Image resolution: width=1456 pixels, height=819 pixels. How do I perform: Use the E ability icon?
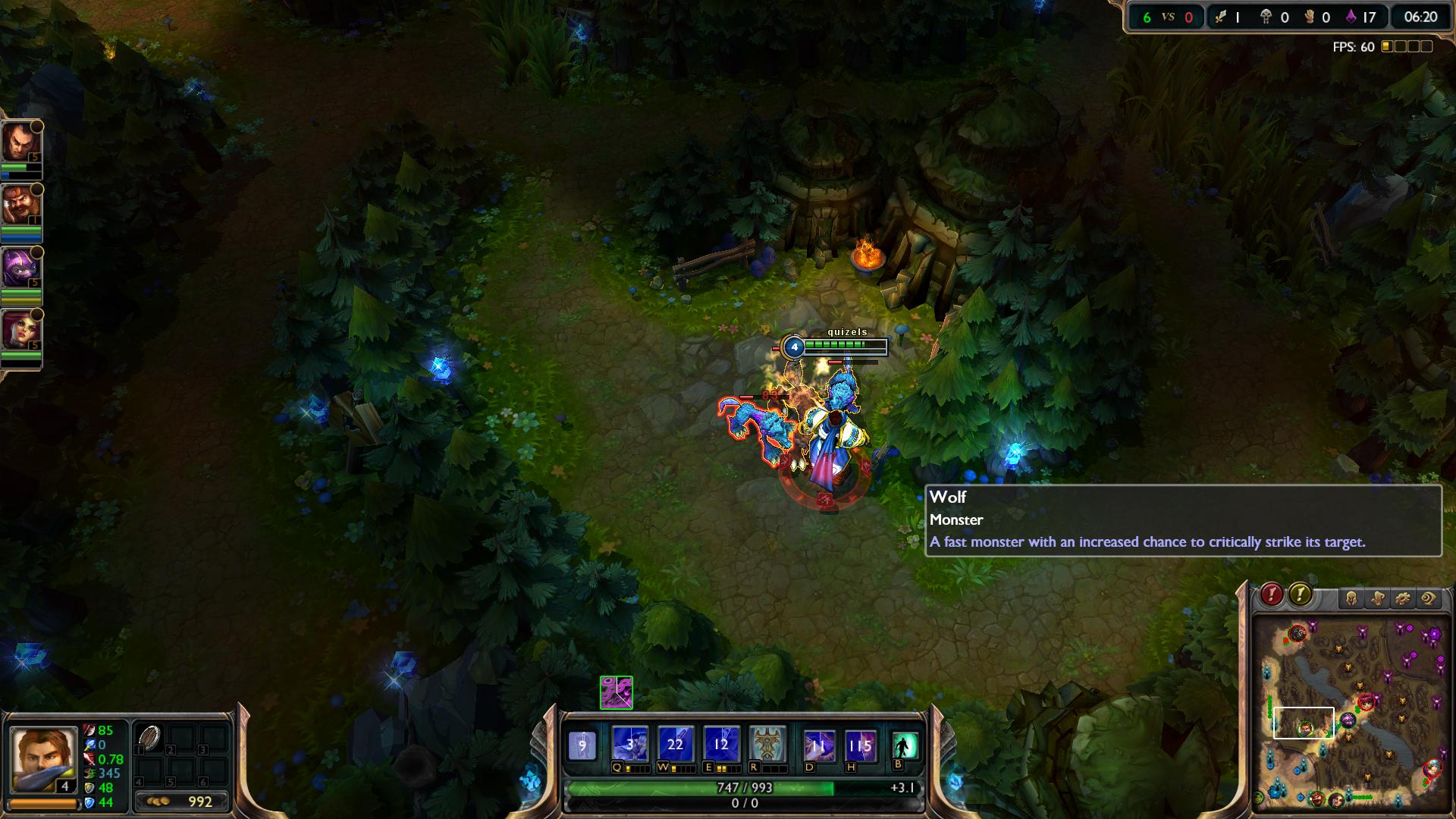720,745
